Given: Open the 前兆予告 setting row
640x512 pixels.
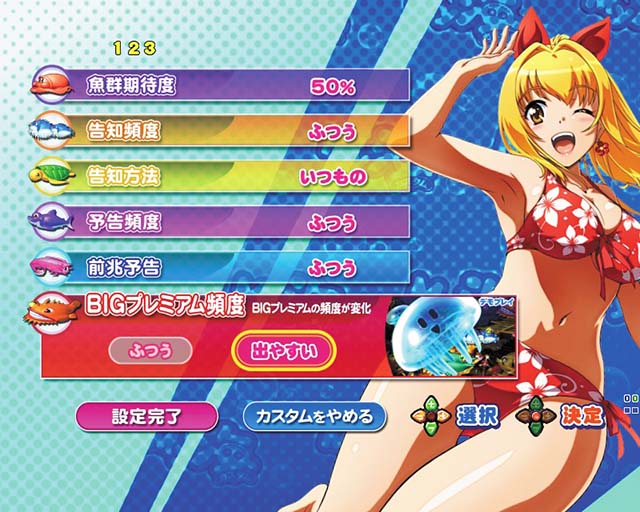Looking at the screenshot, I should 240,267.
